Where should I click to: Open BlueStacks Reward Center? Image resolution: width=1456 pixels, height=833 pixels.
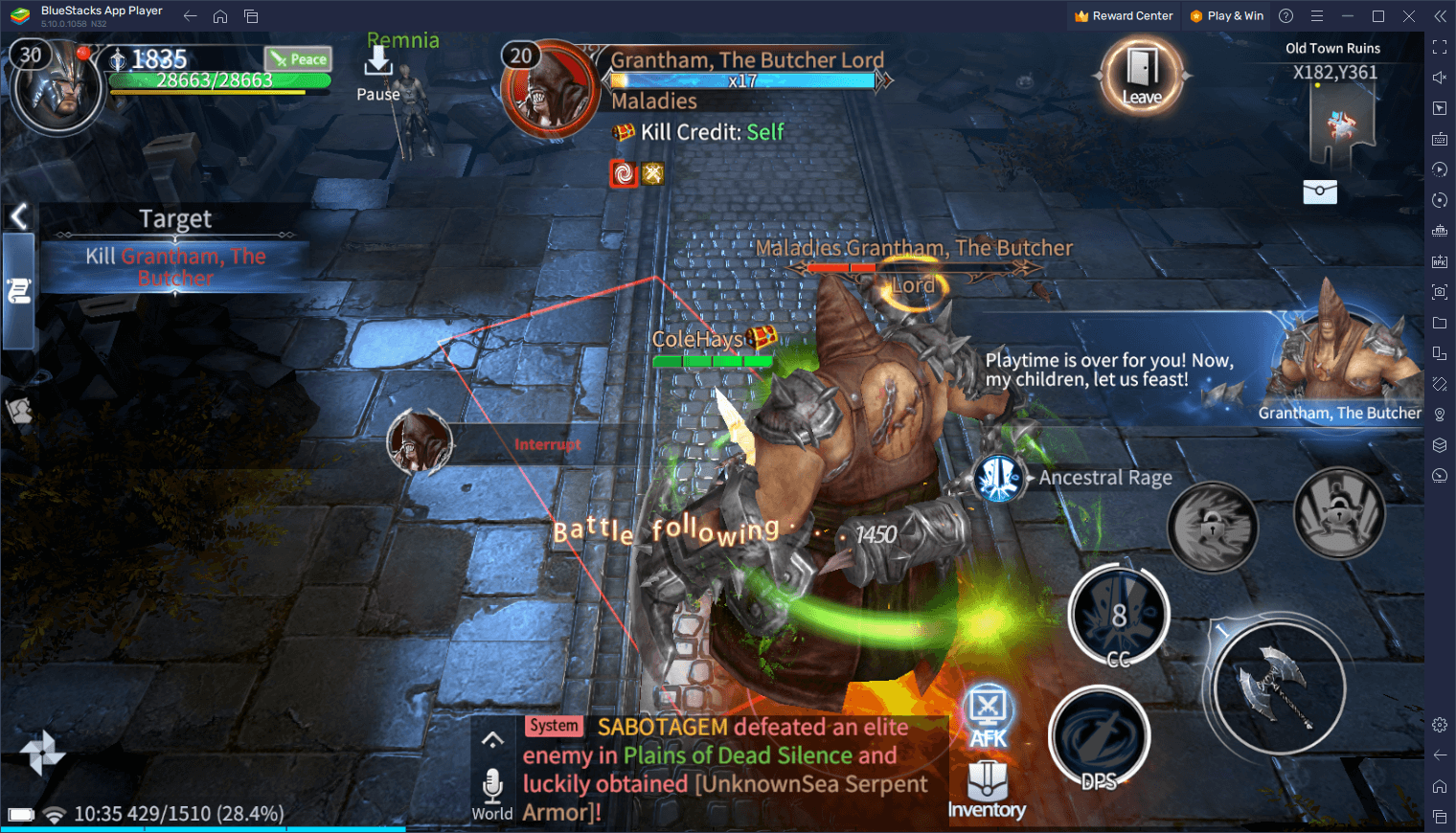point(1124,16)
